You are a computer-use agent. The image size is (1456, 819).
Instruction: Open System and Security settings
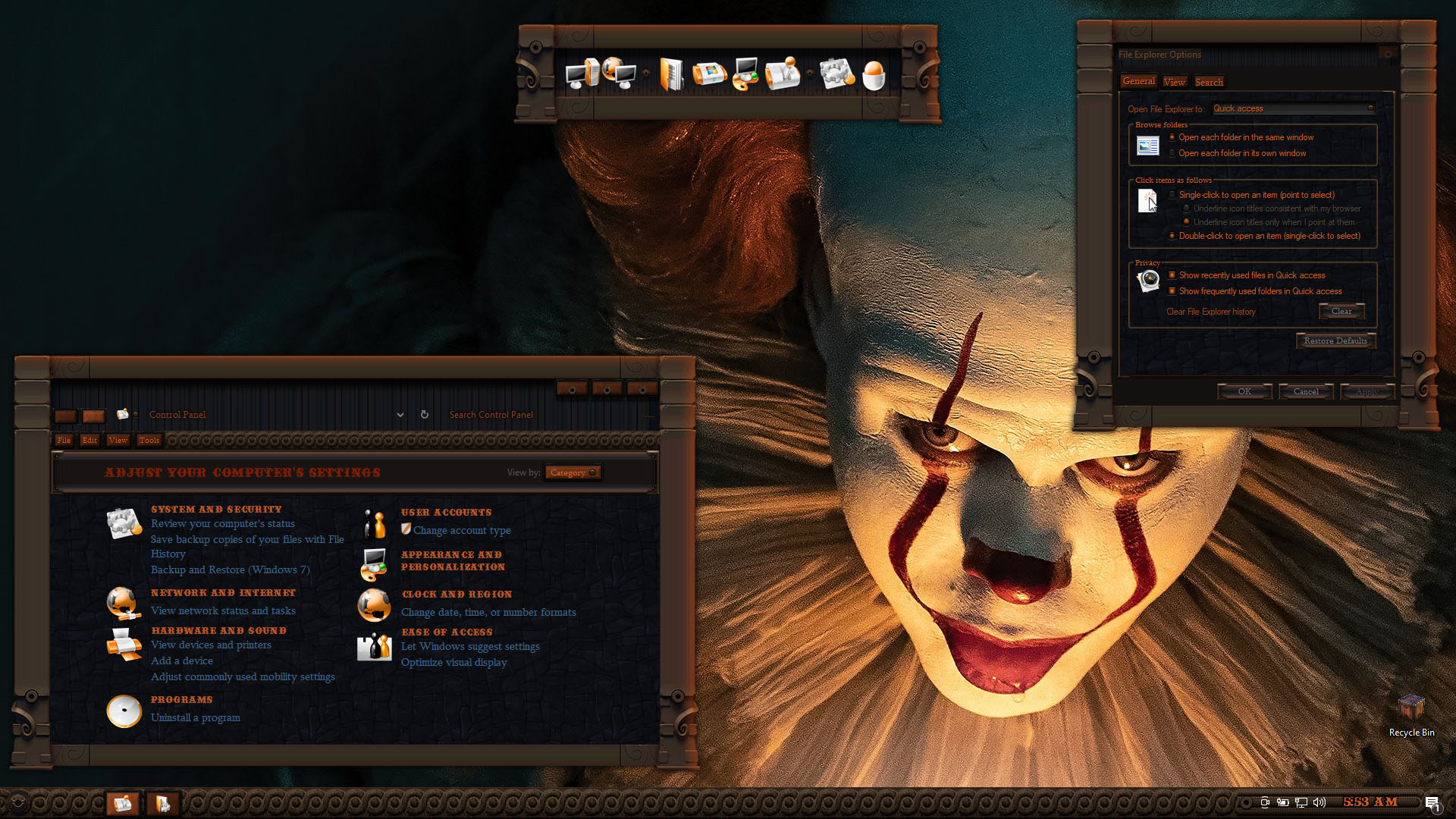coord(216,510)
